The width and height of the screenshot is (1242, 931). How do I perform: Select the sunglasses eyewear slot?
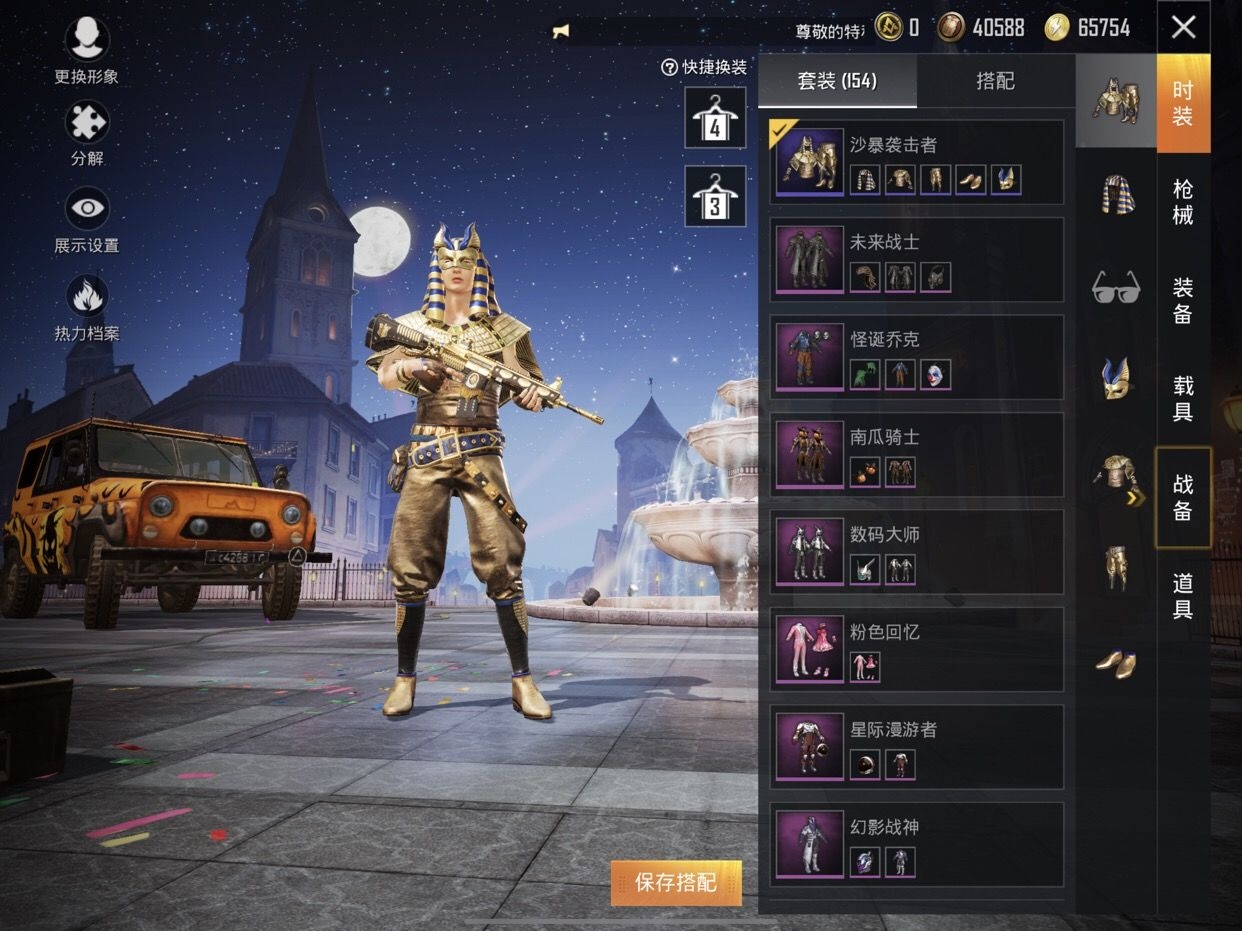coord(1116,287)
